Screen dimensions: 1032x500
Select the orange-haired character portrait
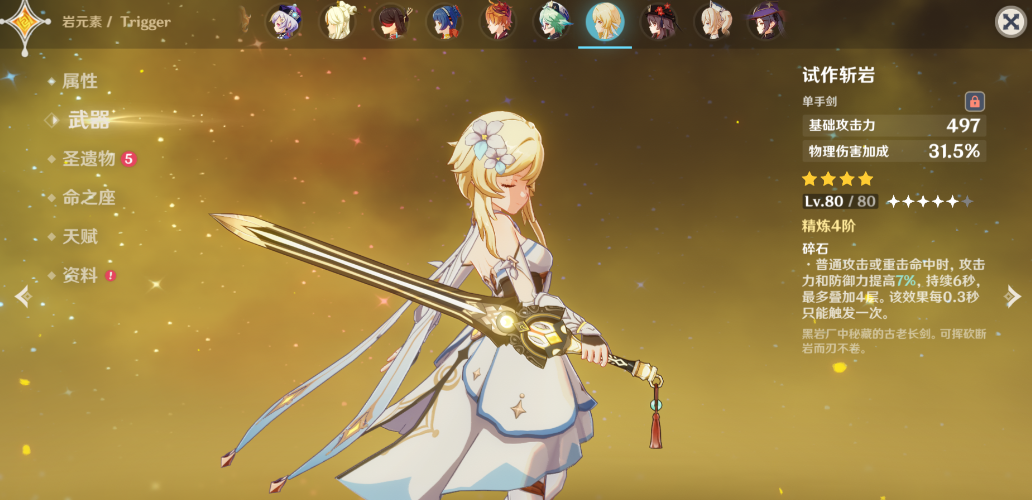pos(498,22)
